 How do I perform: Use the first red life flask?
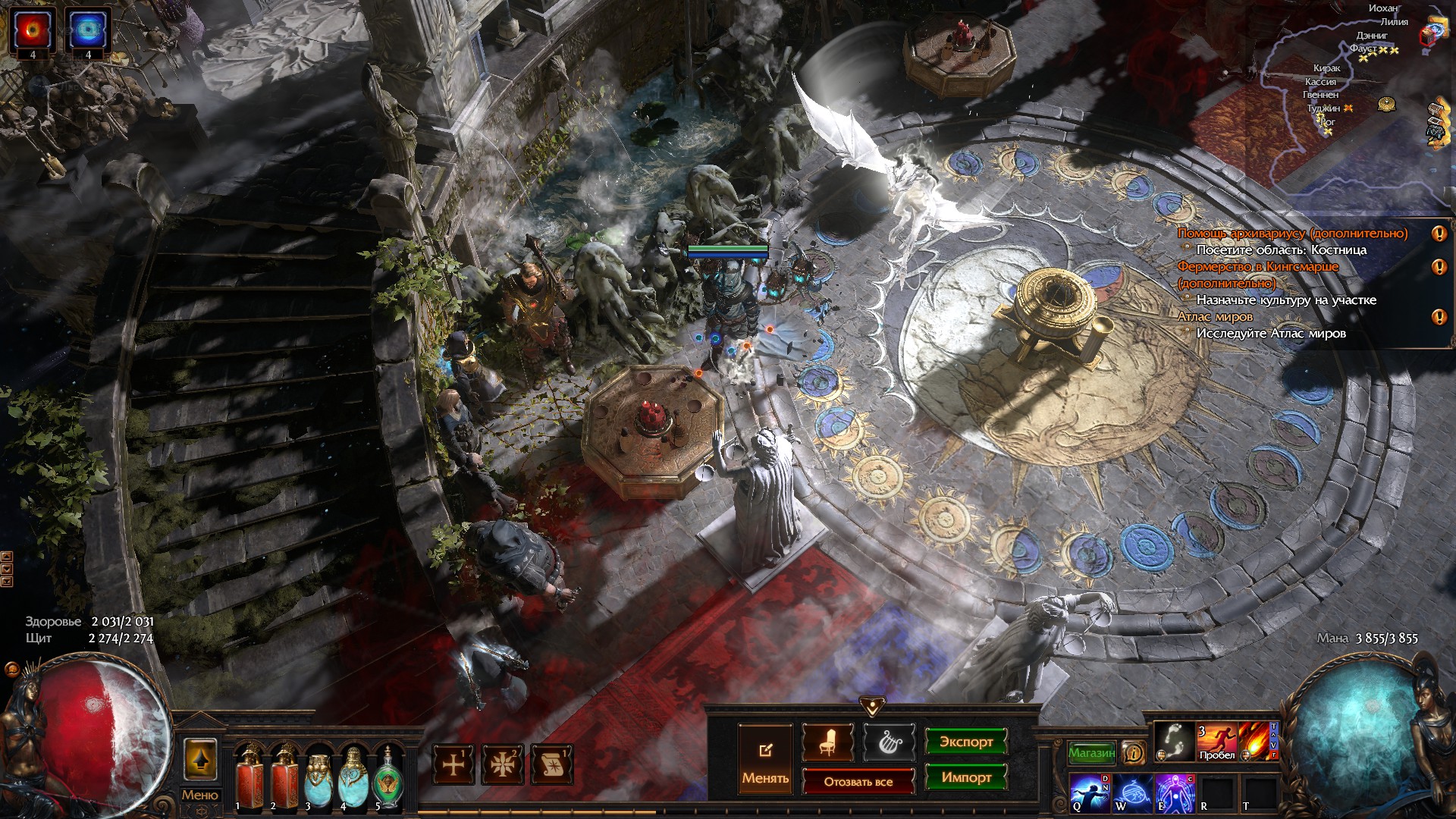[x=248, y=776]
